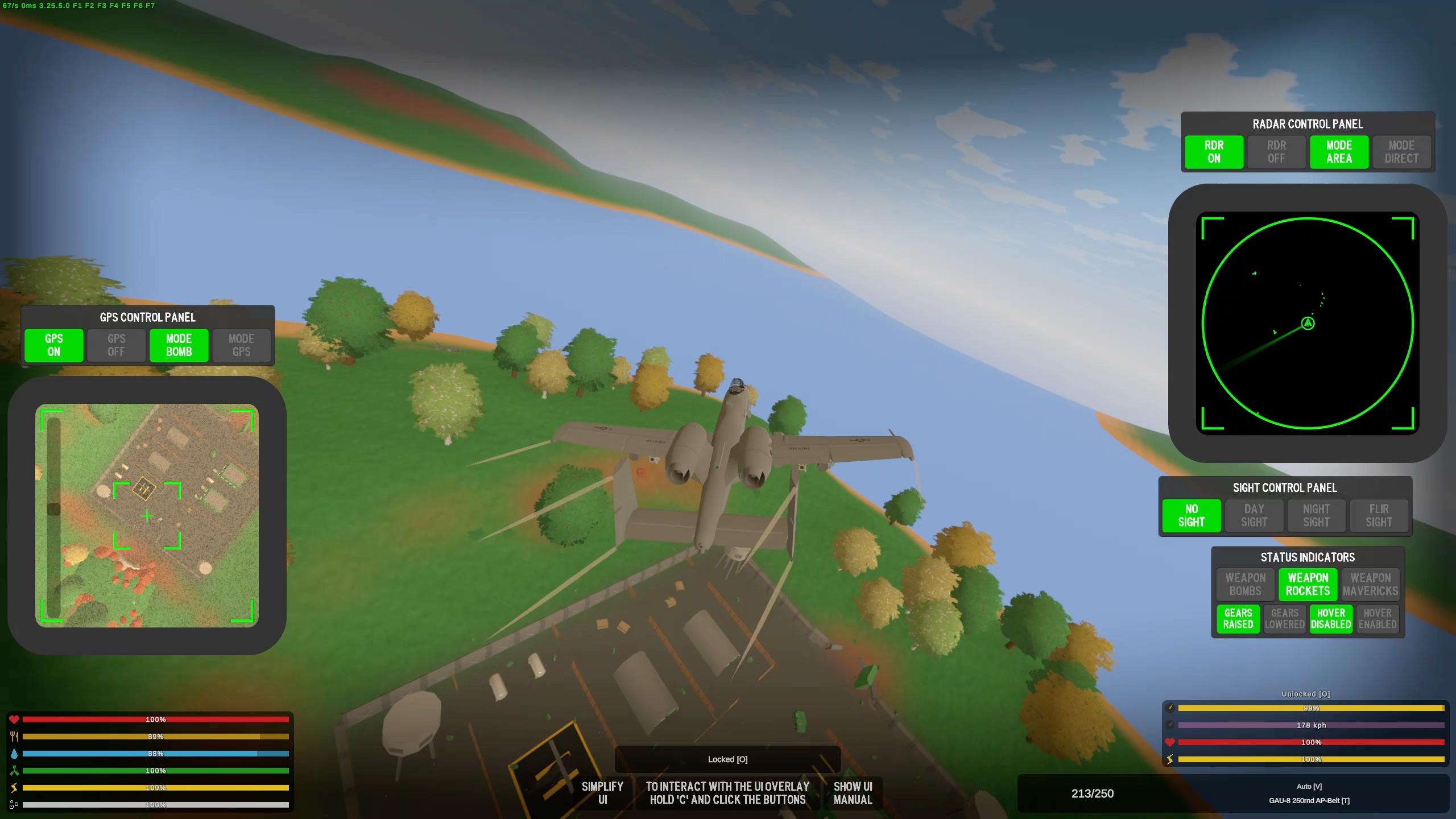1456x819 pixels.
Task: Turn radar off with RDR OFF
Action: point(1276,152)
